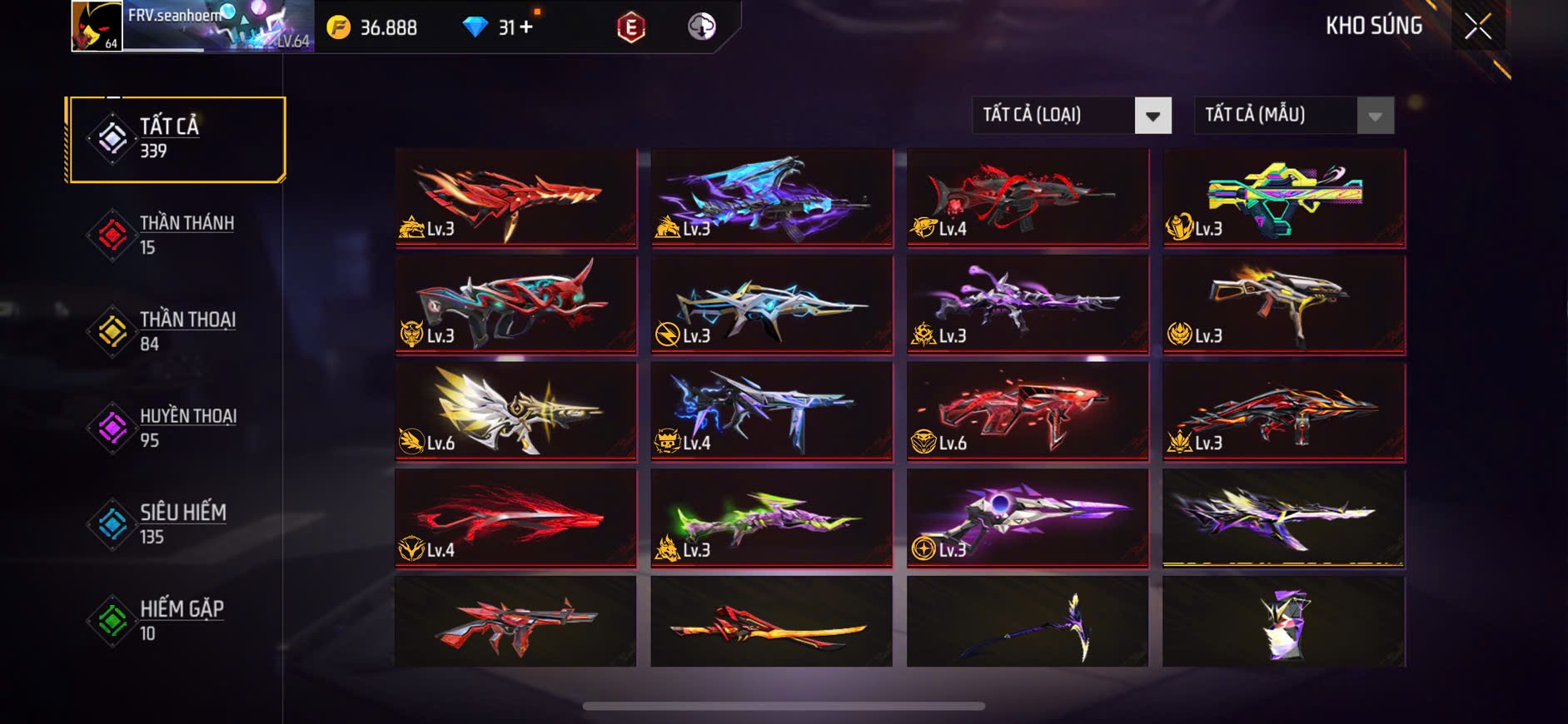This screenshot has width=1568, height=724.
Task: Select the purple scythe melee skin
Action: click(1027, 622)
